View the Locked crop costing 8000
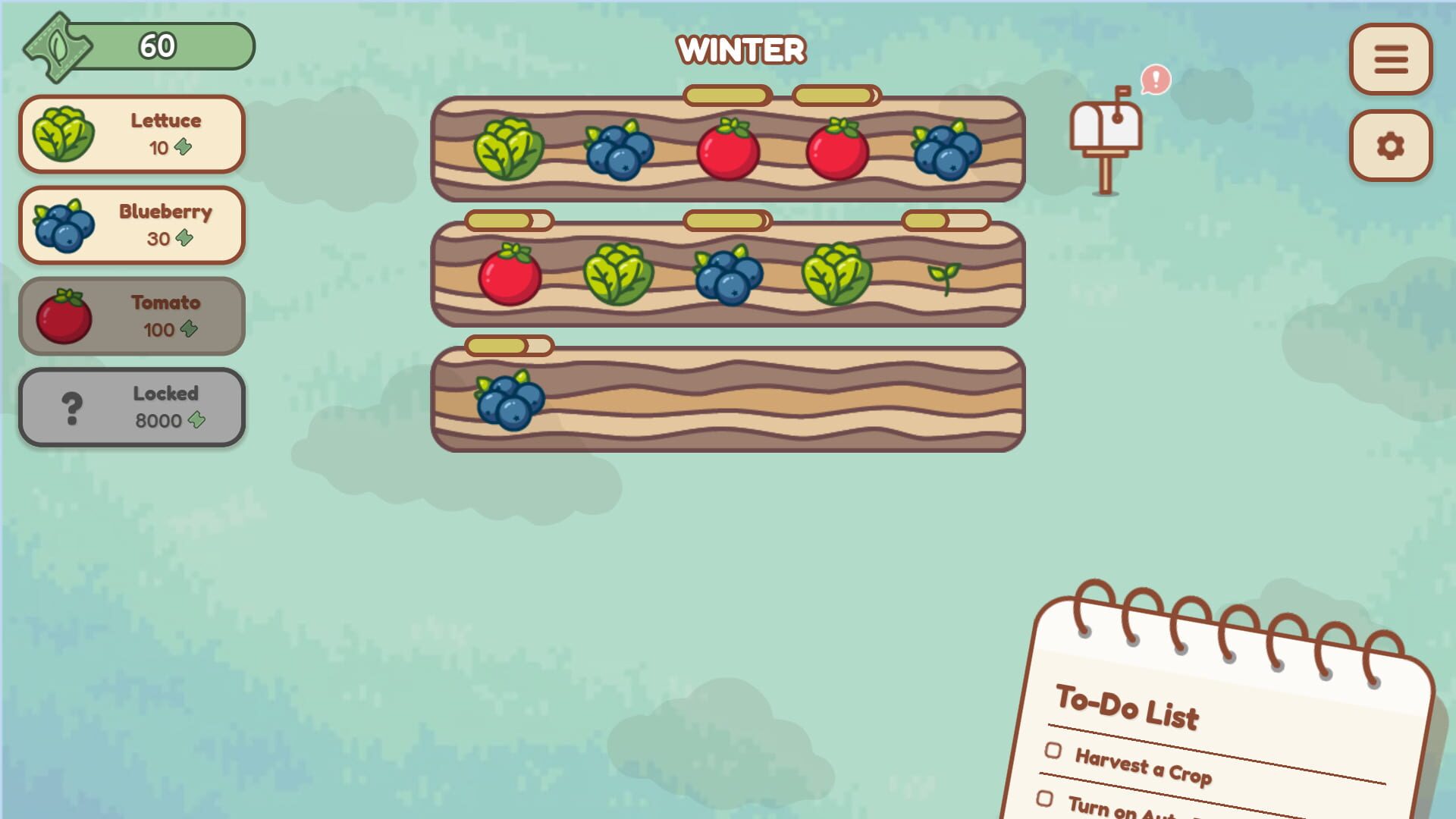This screenshot has width=1456, height=819. tap(133, 406)
